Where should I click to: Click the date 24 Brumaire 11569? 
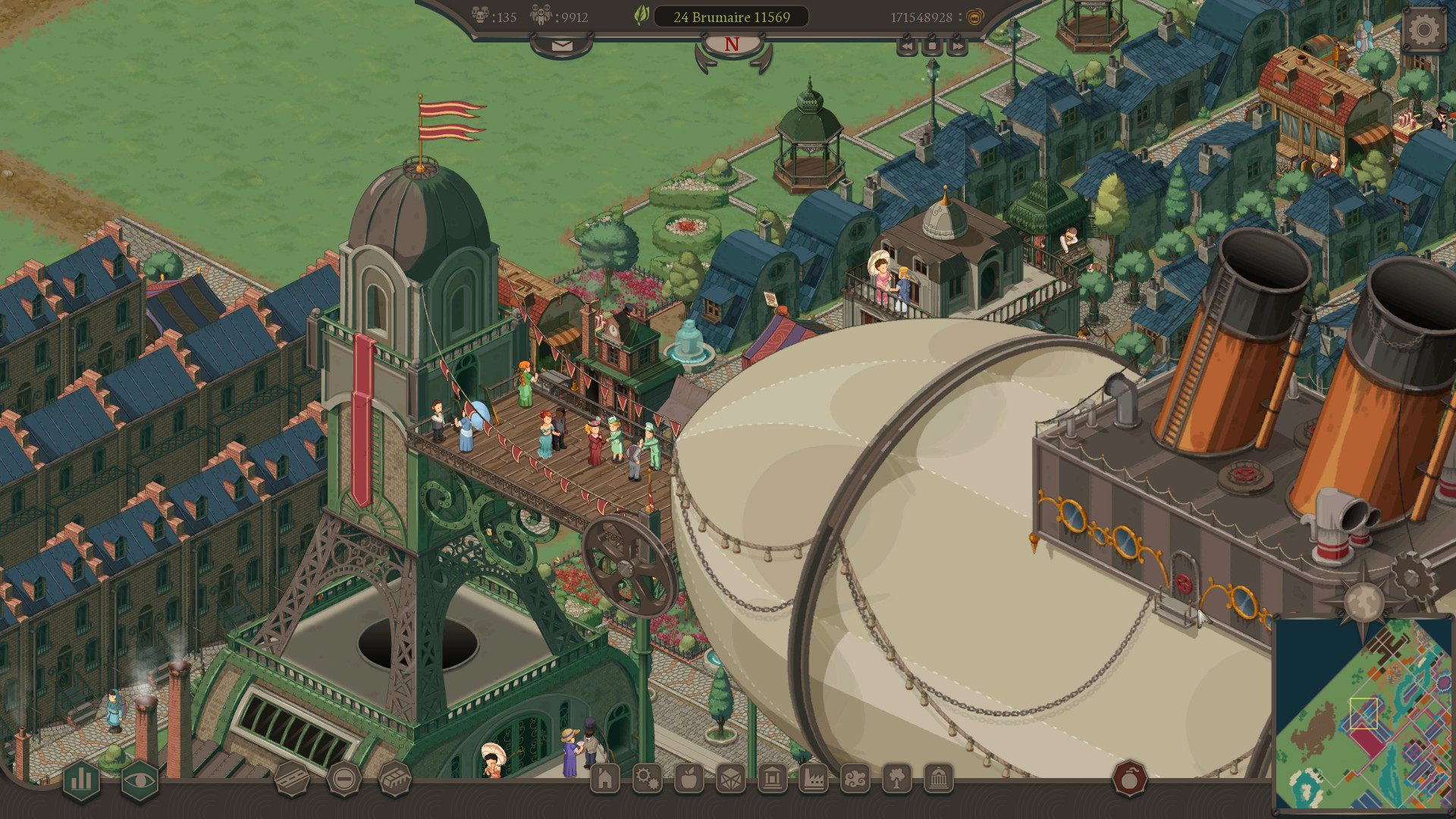coord(730,17)
